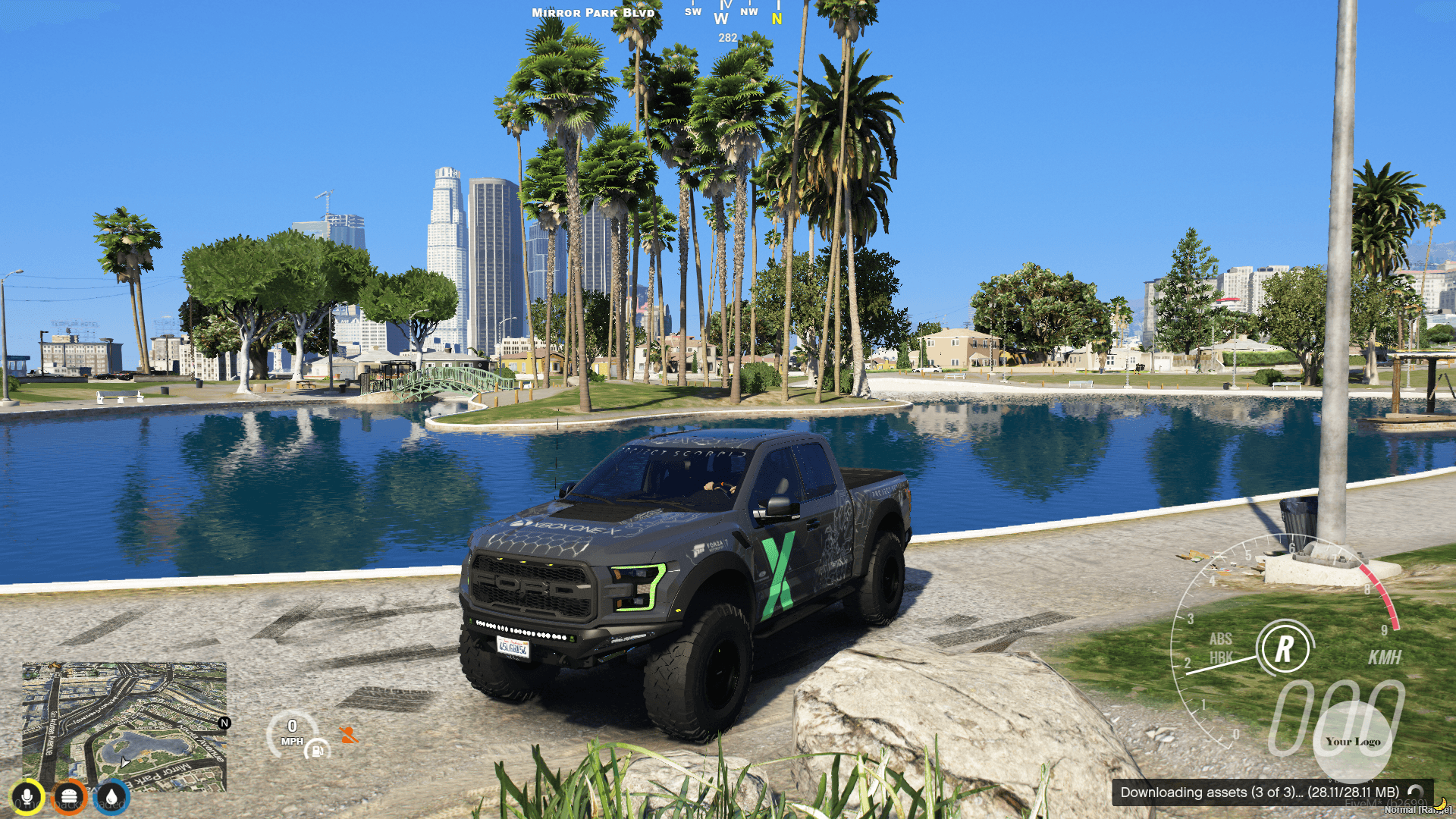
Task: Toggle the HBK handbrake indicator
Action: 1222,657
